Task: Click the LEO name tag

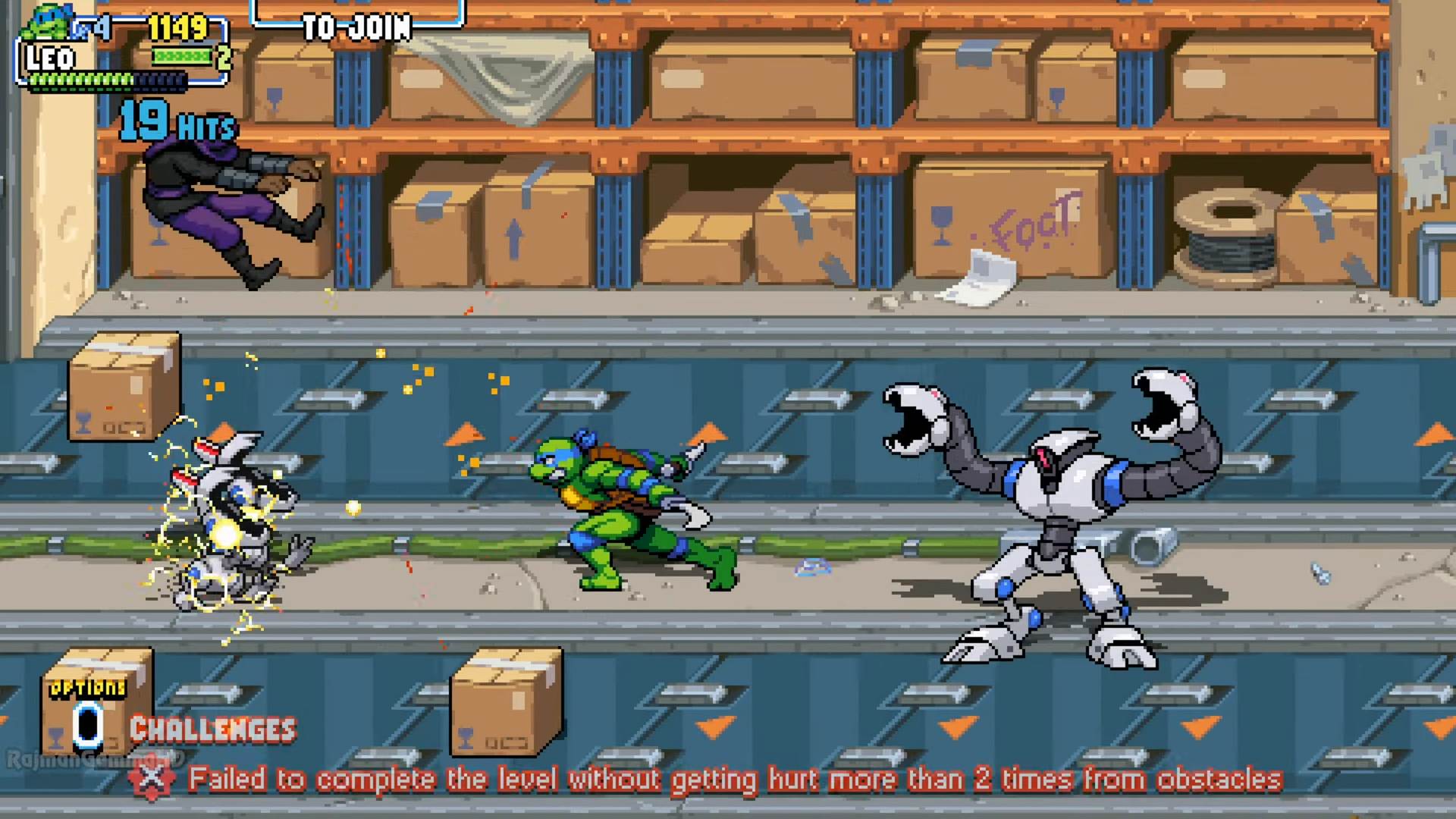Action: tap(50, 58)
